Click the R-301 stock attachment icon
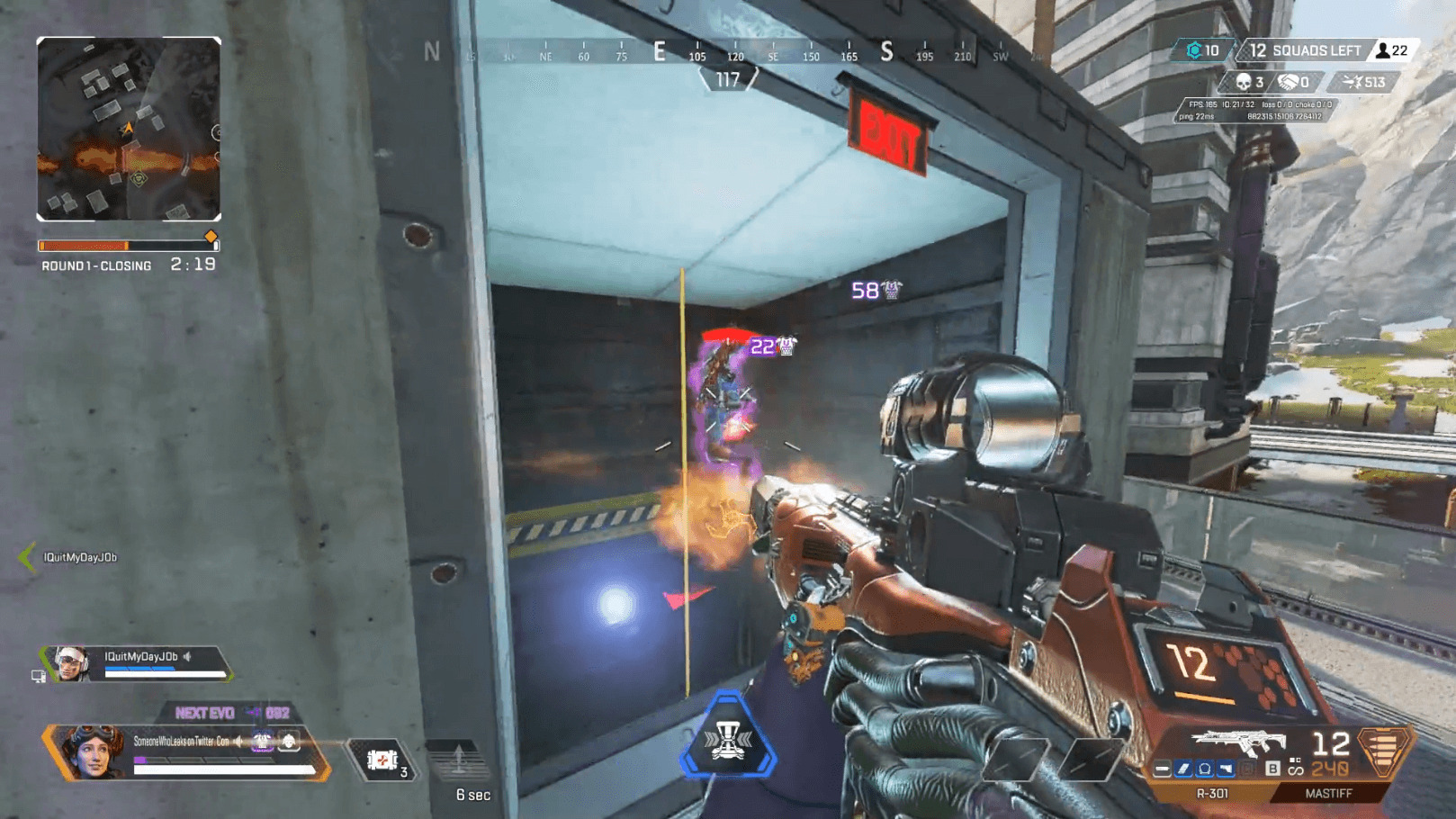Viewport: 1456px width, 819px height. tap(1226, 769)
